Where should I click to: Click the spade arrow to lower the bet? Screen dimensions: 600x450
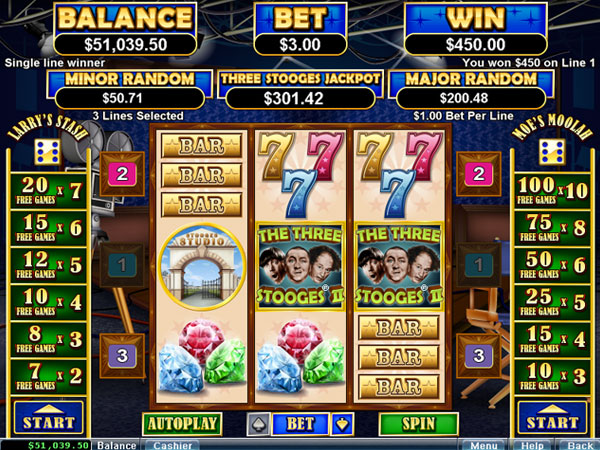[x=257, y=424]
